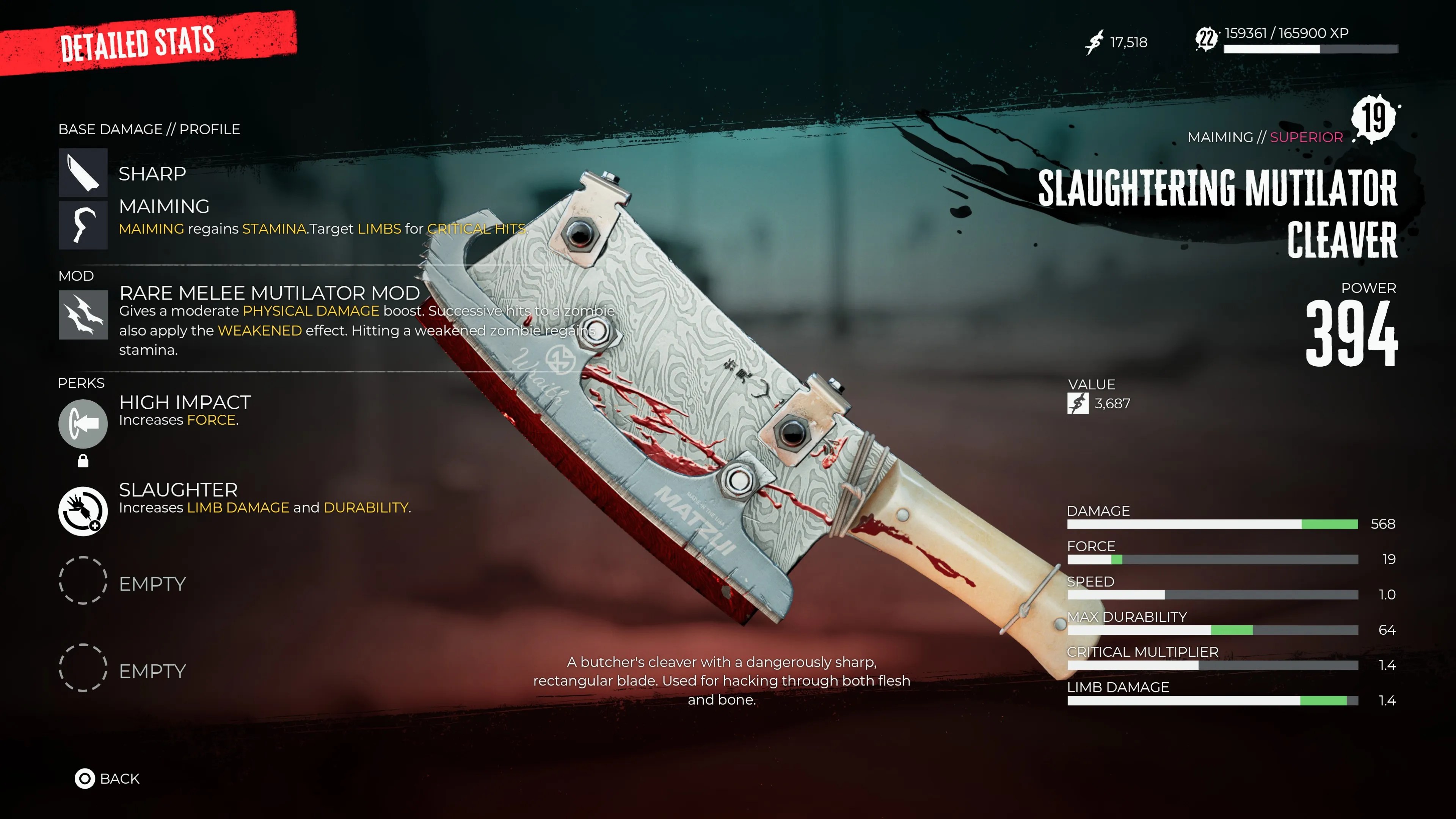Choose the Slaughter perk icon

pyautogui.click(x=83, y=511)
